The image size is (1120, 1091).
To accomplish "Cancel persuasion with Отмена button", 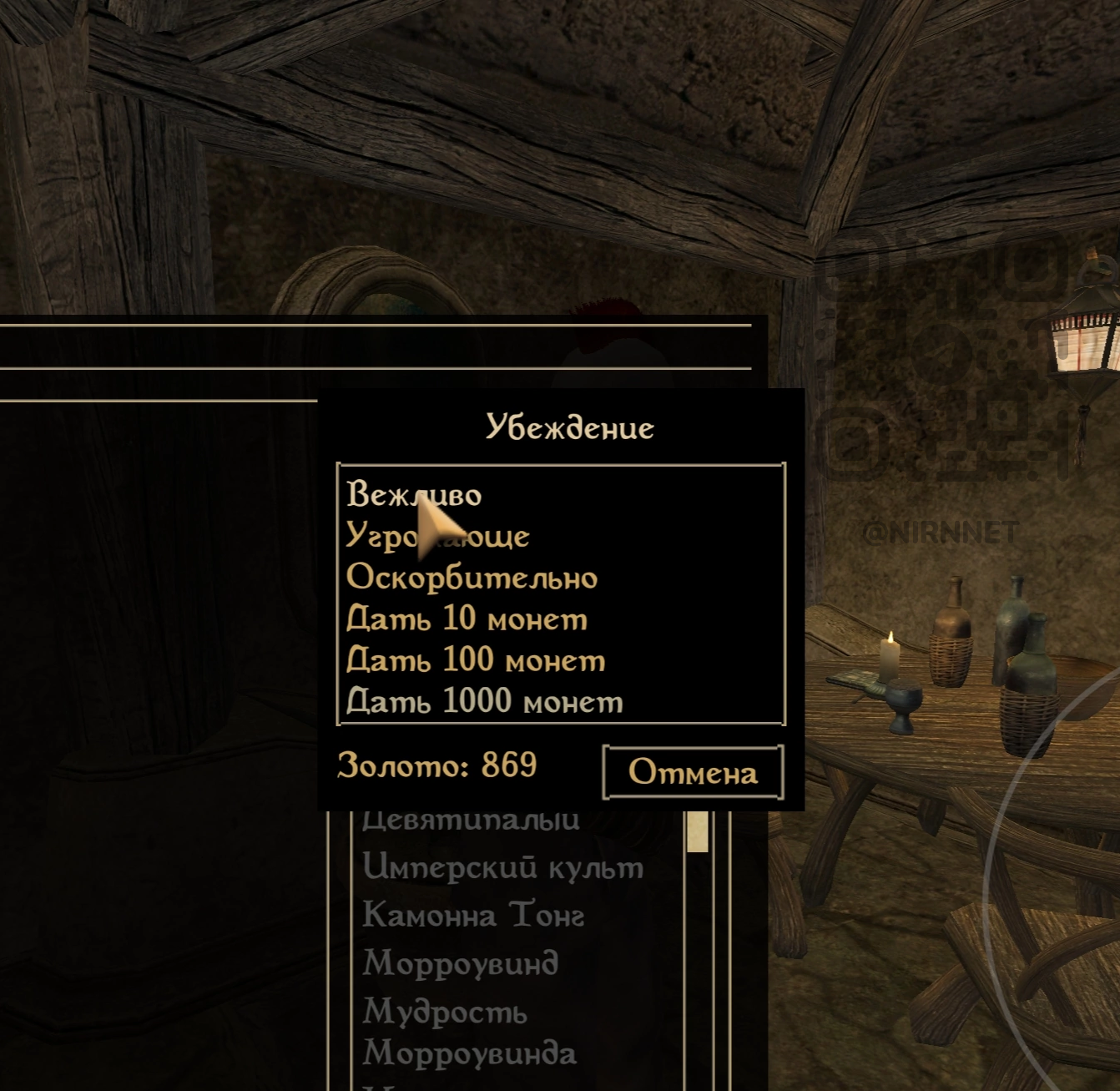I will 693,772.
